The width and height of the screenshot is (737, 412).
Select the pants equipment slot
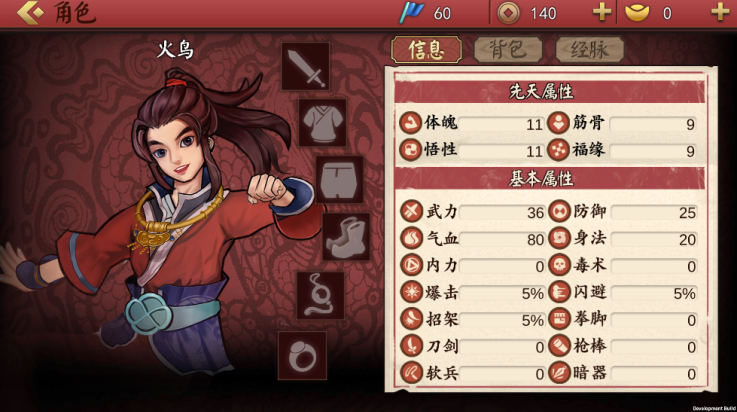pyautogui.click(x=340, y=179)
